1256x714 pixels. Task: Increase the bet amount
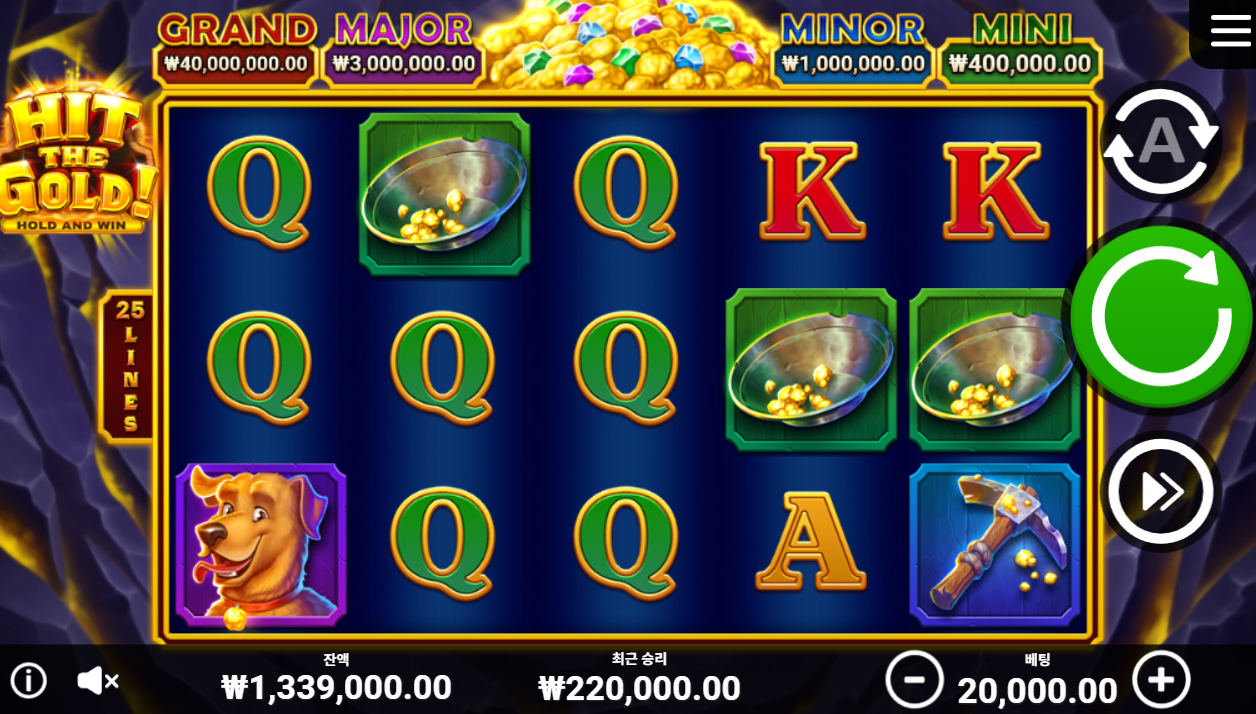[1161, 680]
